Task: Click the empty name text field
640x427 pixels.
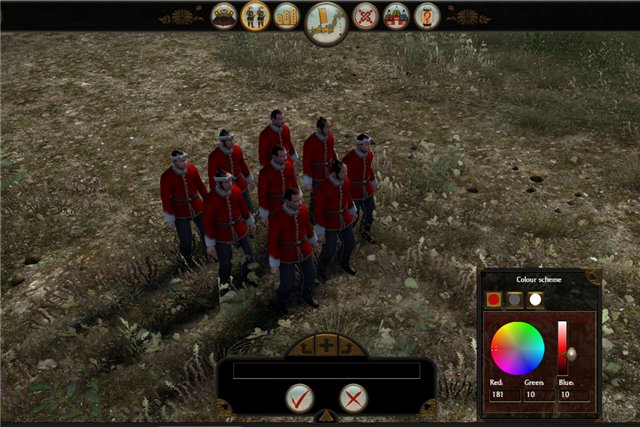Action: 326,370
